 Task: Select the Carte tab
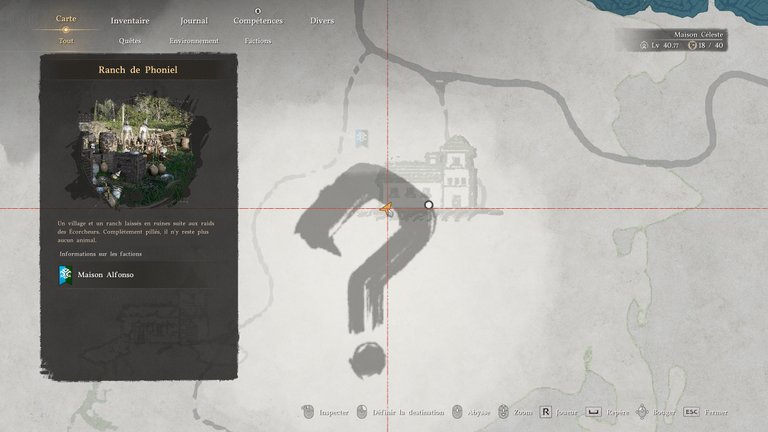click(x=66, y=19)
